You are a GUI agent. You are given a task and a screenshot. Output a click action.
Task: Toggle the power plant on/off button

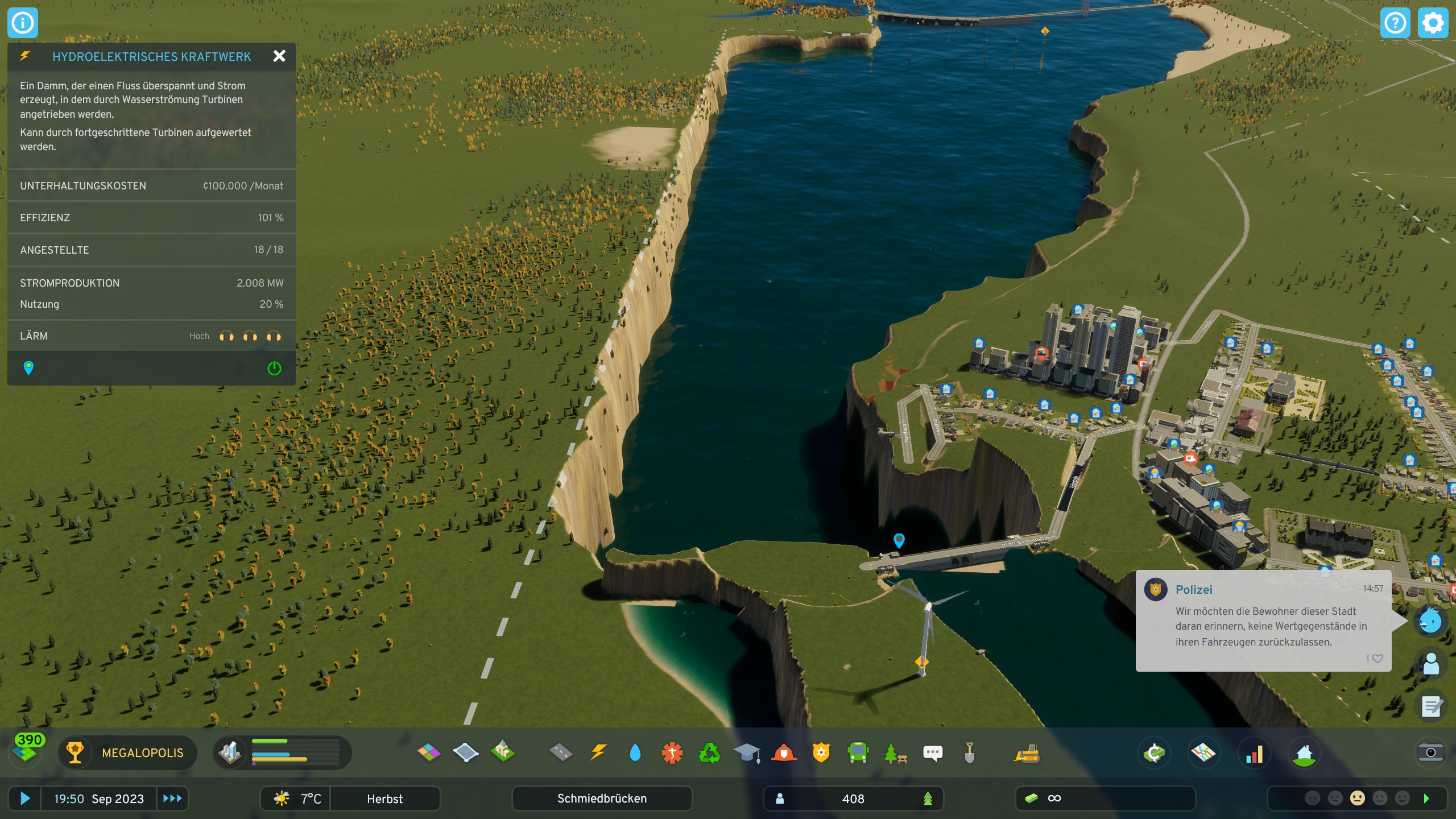pyautogui.click(x=274, y=369)
